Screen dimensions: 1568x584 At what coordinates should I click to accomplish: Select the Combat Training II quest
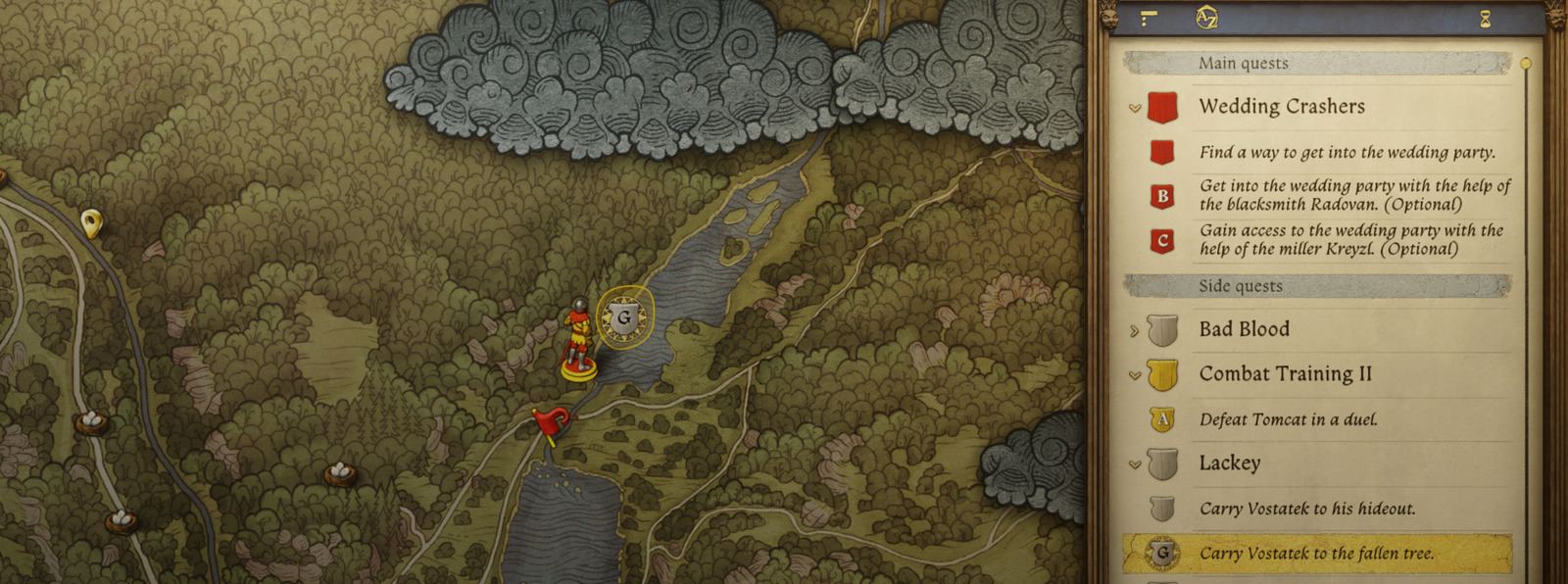[x=1285, y=374]
